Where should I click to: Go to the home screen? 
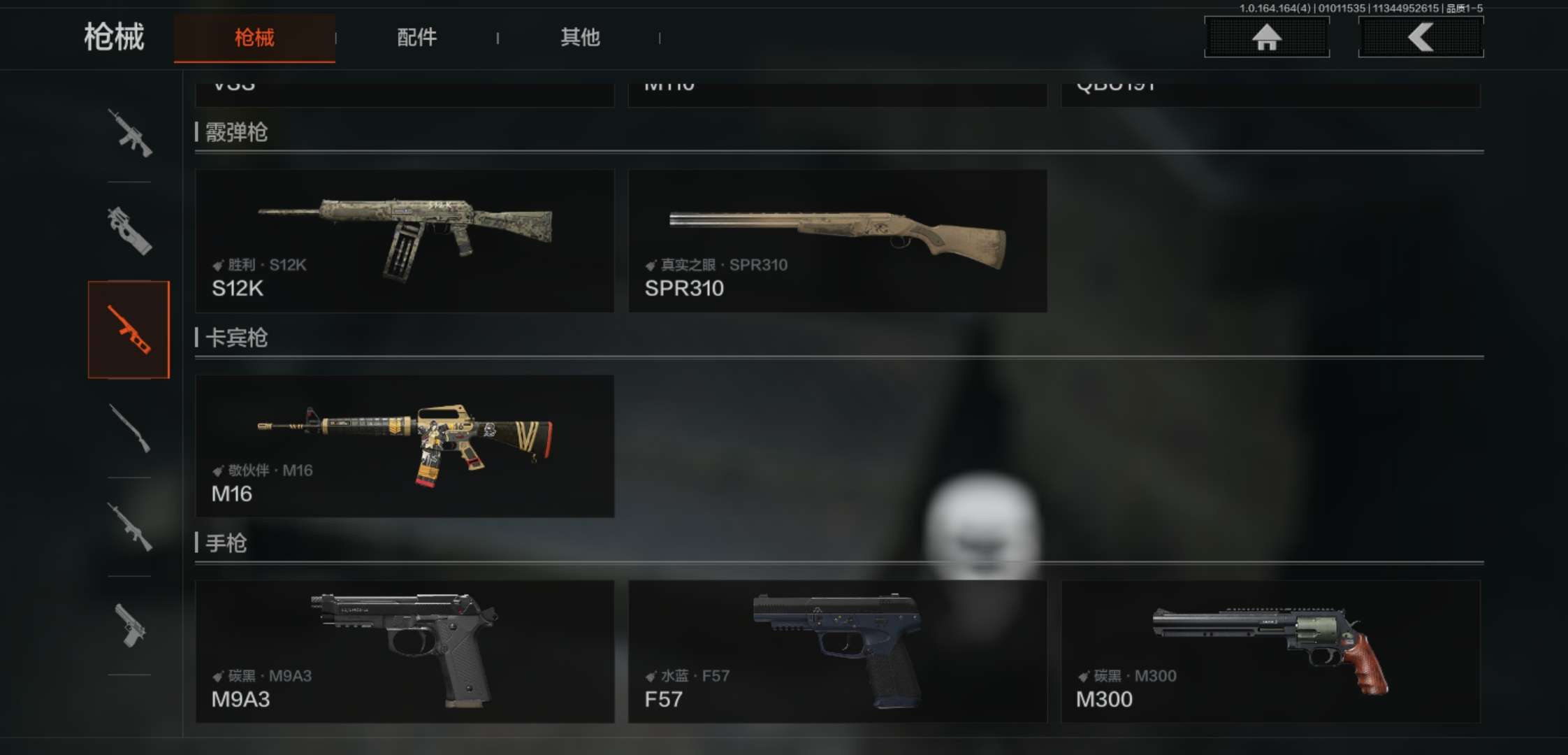pos(1266,37)
